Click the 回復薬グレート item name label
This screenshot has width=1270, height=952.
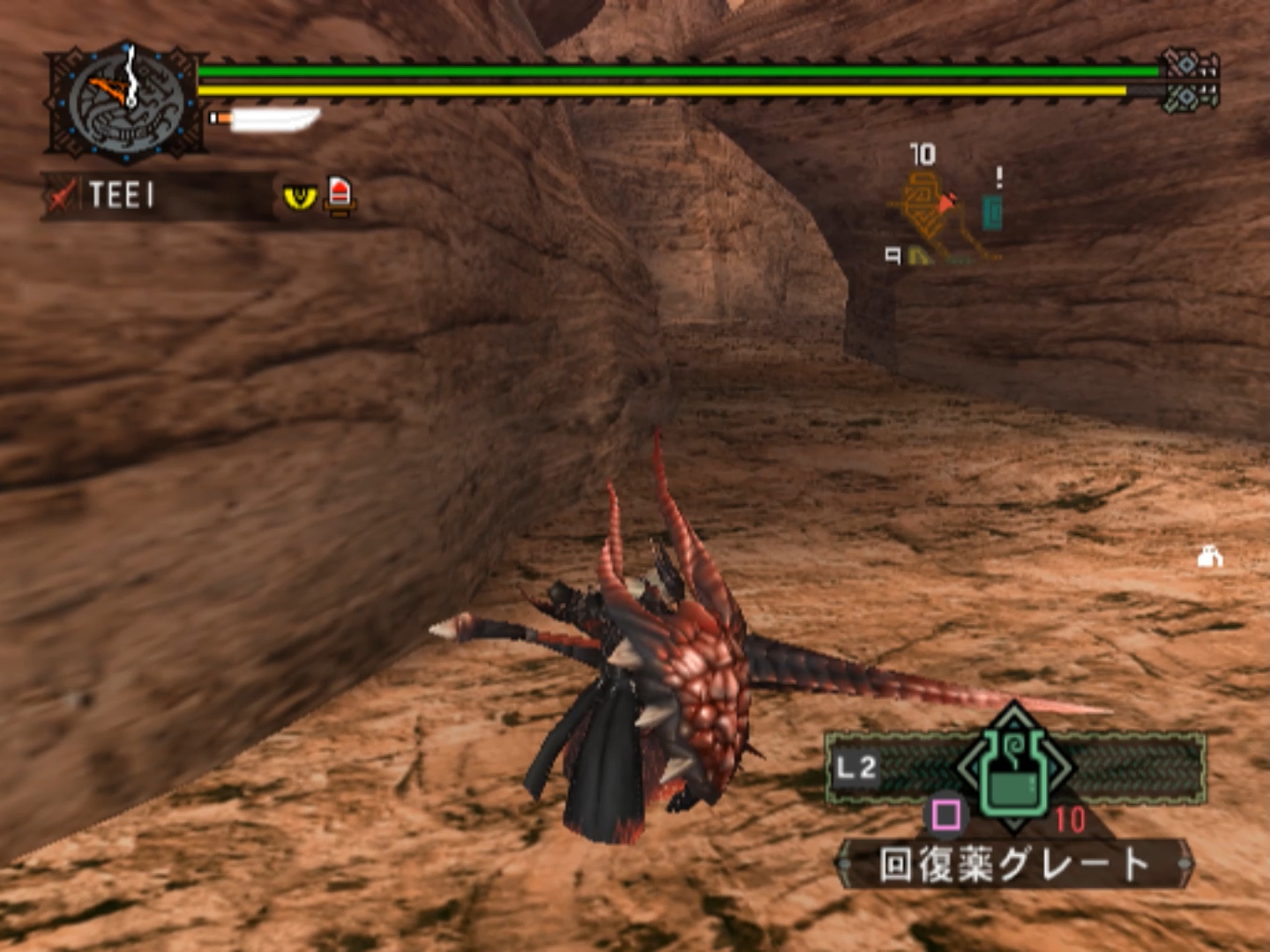(x=1014, y=865)
